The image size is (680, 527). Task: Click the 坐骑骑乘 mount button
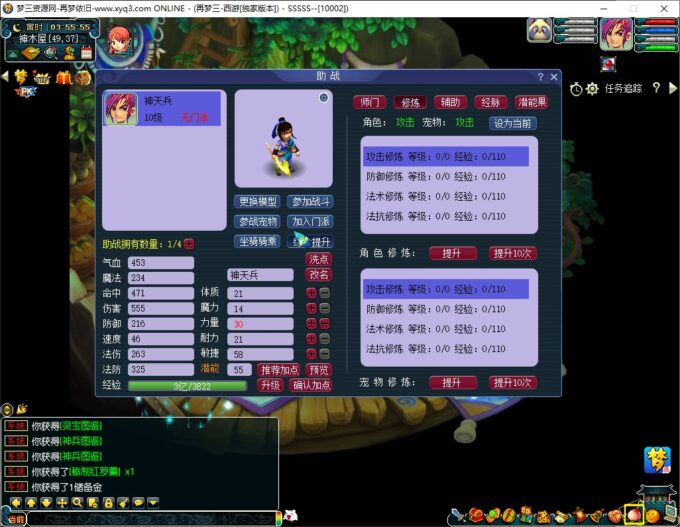point(258,241)
